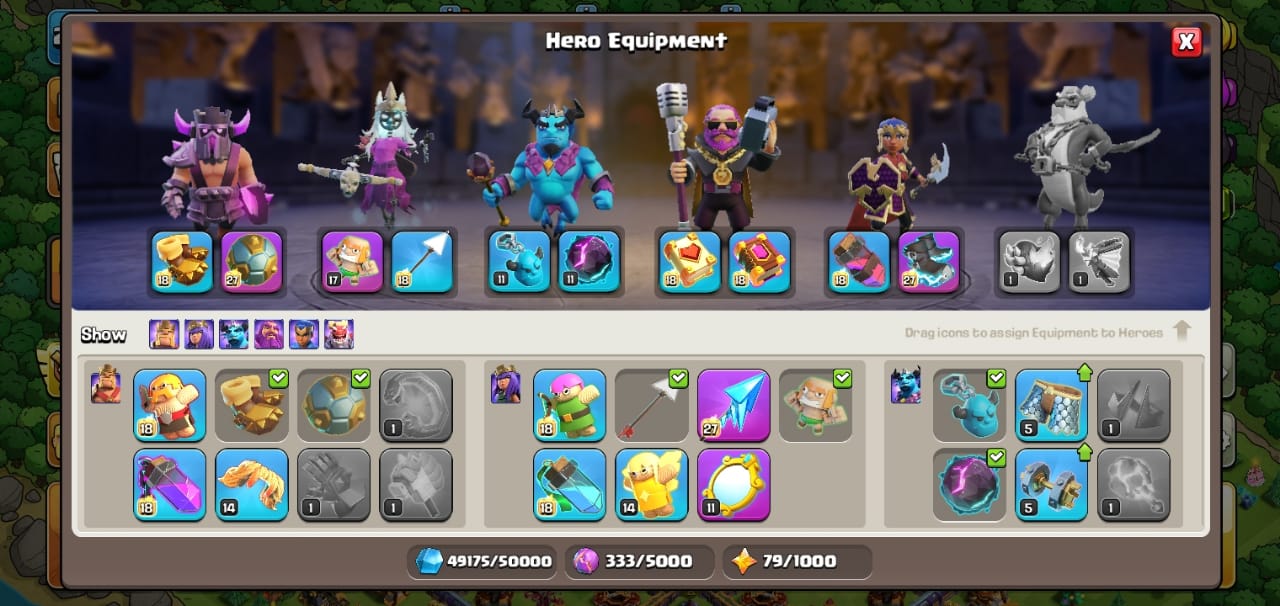Select the Barbarian Puppet equipment
The image size is (1280, 606).
[x=170, y=405]
